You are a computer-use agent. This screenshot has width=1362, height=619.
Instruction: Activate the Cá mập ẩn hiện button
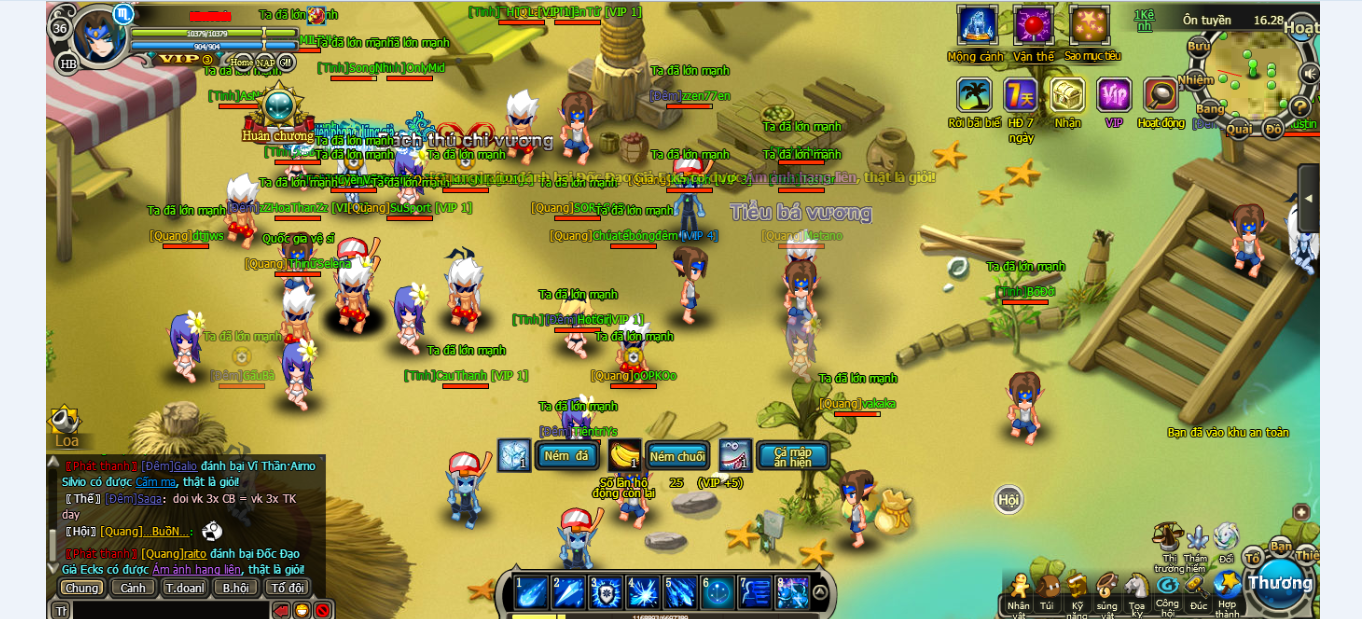(793, 456)
